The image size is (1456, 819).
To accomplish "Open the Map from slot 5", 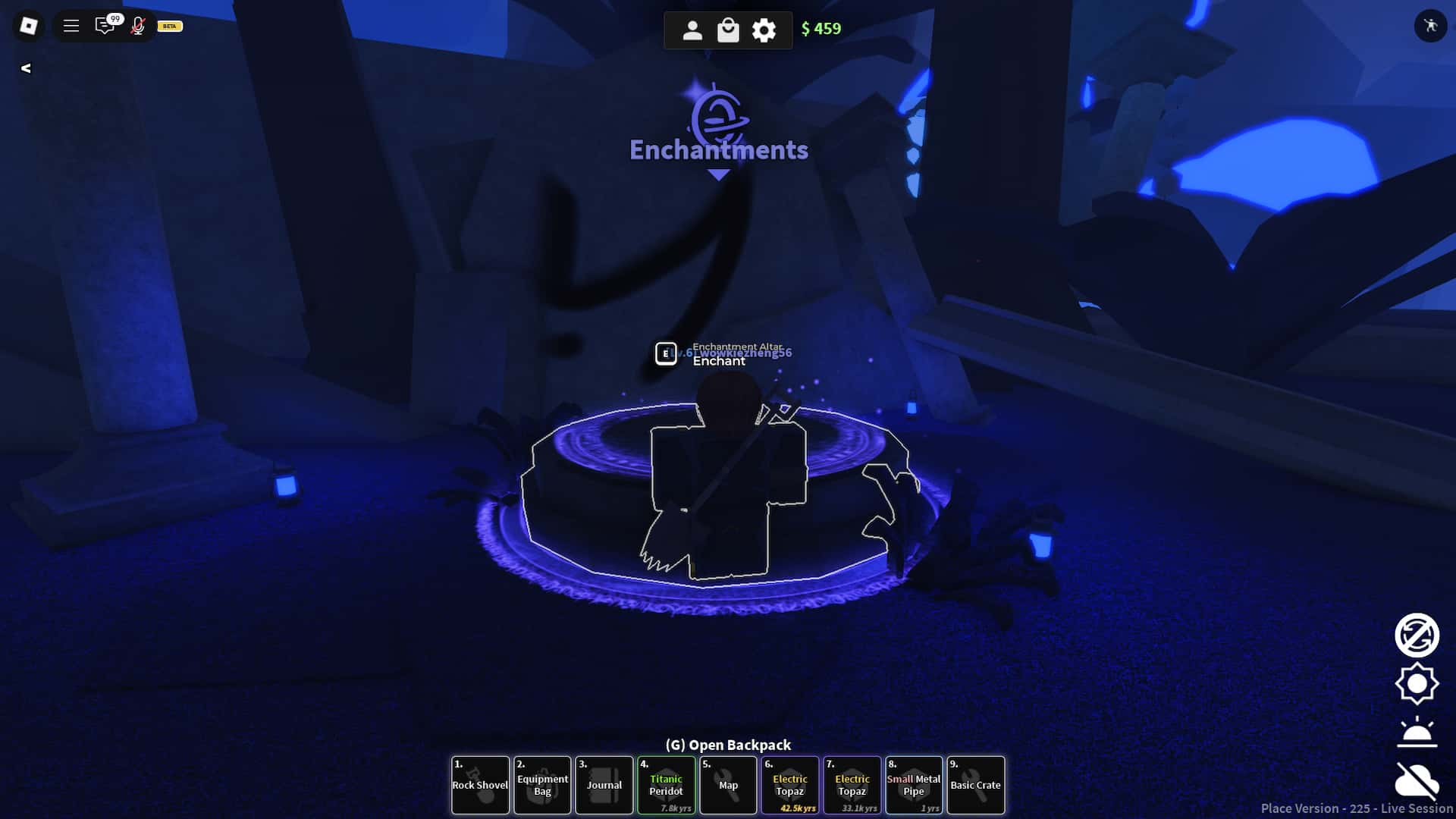I will [x=728, y=785].
